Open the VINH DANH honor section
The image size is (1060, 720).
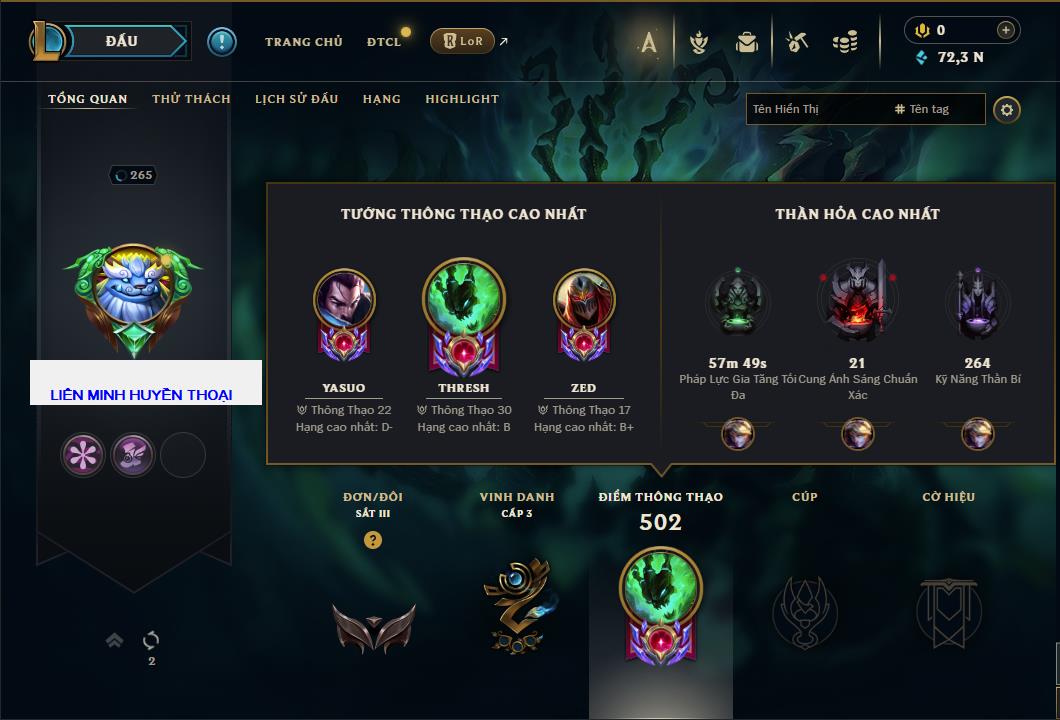pyautogui.click(x=516, y=600)
